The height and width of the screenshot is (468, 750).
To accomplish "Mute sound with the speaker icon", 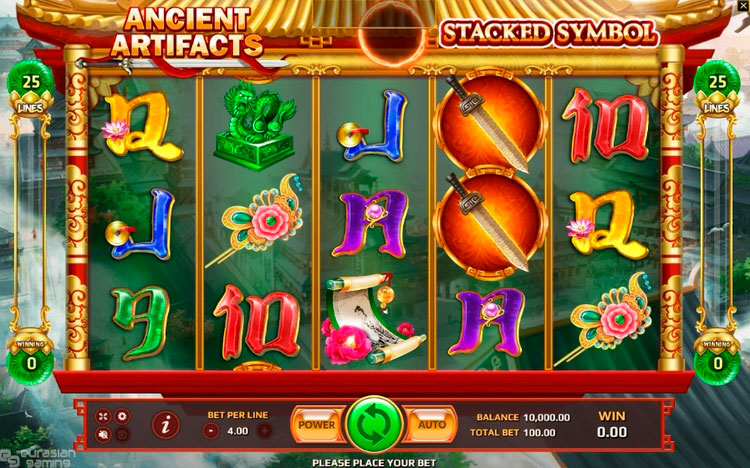I will point(103,434).
